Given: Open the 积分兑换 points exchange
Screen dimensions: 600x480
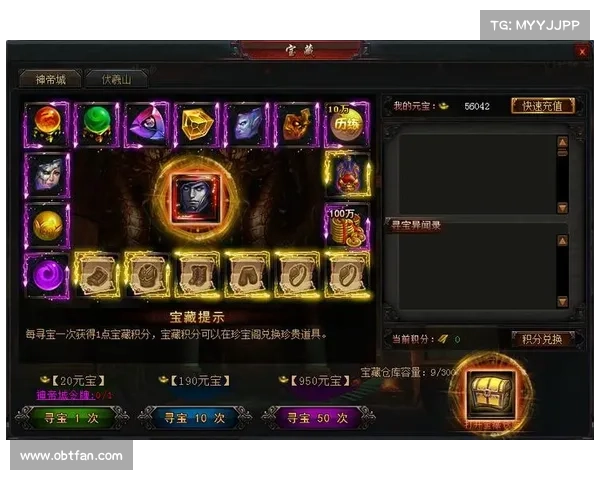Looking at the screenshot, I should click(x=543, y=339).
